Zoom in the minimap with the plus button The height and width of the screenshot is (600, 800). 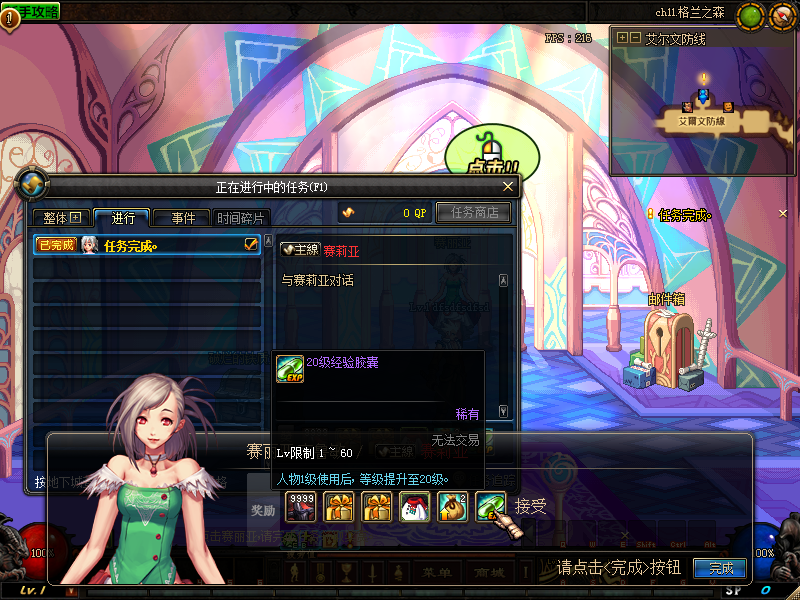tap(622, 38)
